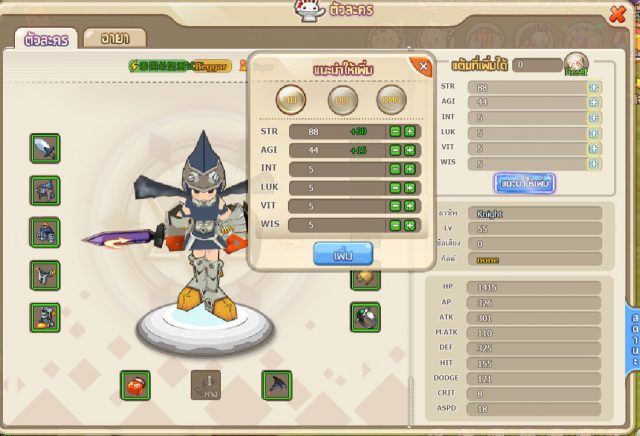Reduce WIS in the popup with minus
The height and width of the screenshot is (436, 640).
click(x=396, y=225)
